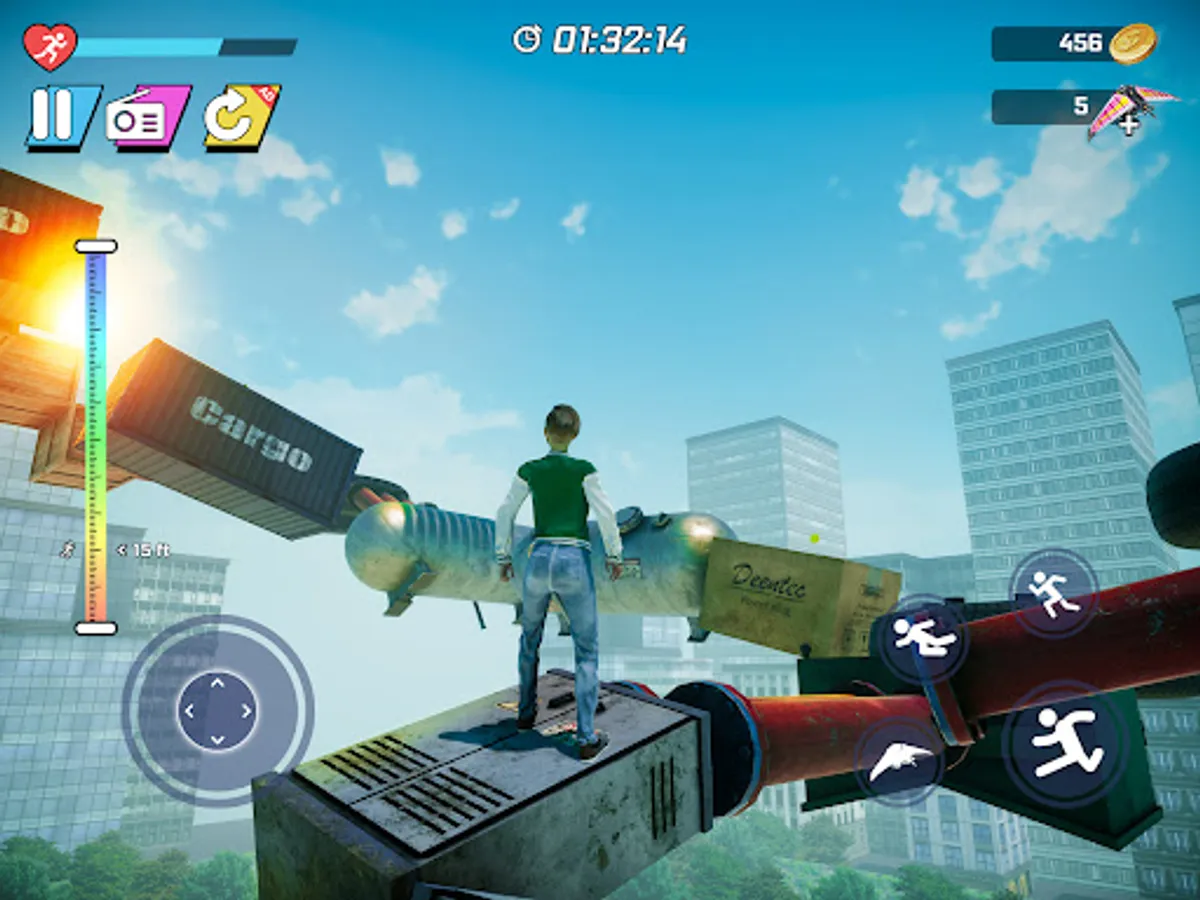This screenshot has height=900, width=1200.
Task: Trigger the slide action button
Action: pyautogui.click(x=924, y=638)
